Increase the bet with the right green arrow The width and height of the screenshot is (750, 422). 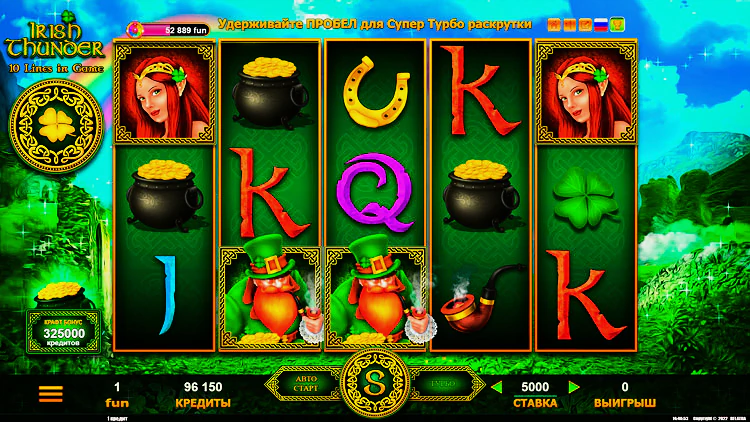pyautogui.click(x=574, y=387)
